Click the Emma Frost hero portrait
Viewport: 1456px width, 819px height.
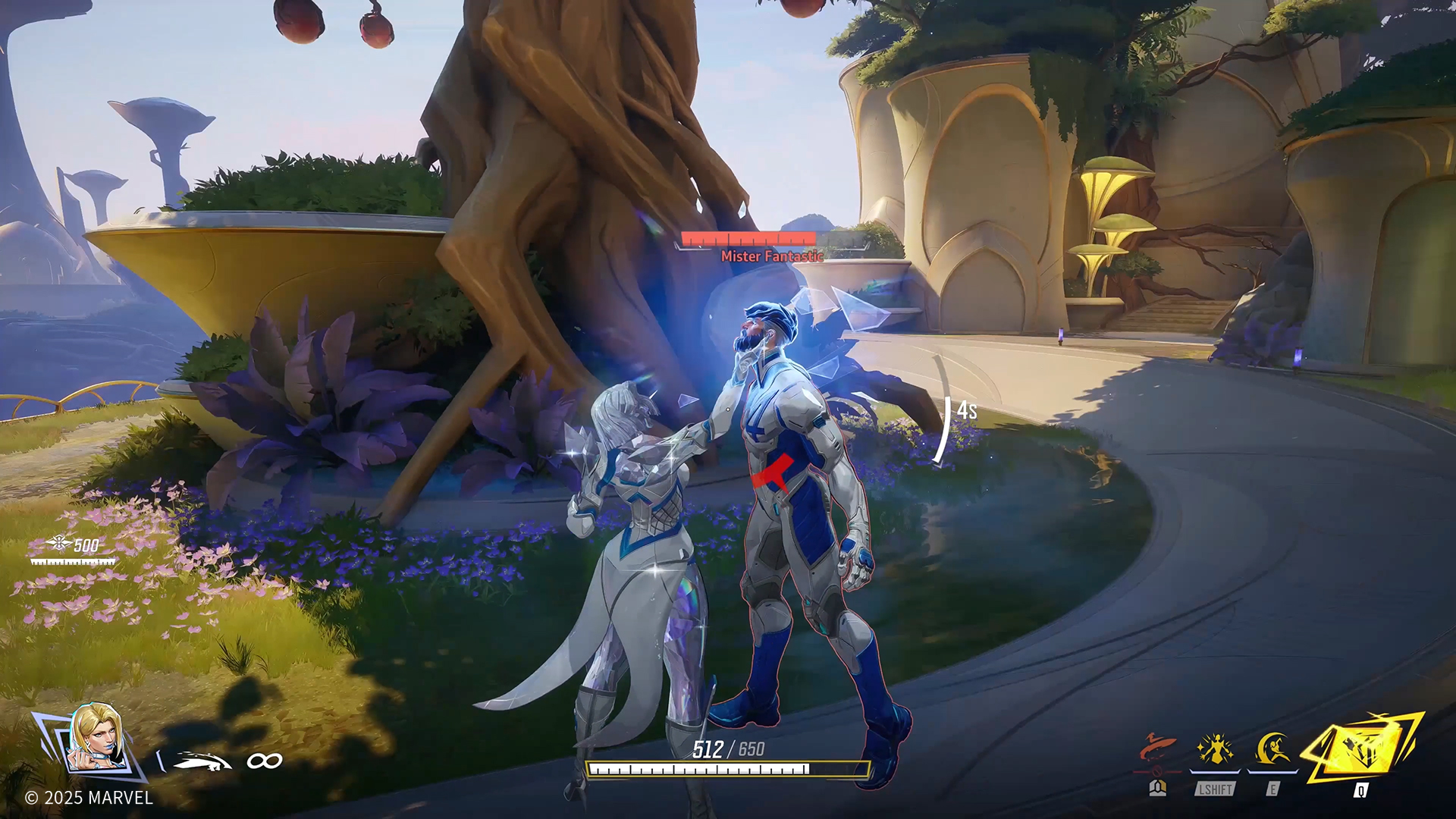click(96, 738)
